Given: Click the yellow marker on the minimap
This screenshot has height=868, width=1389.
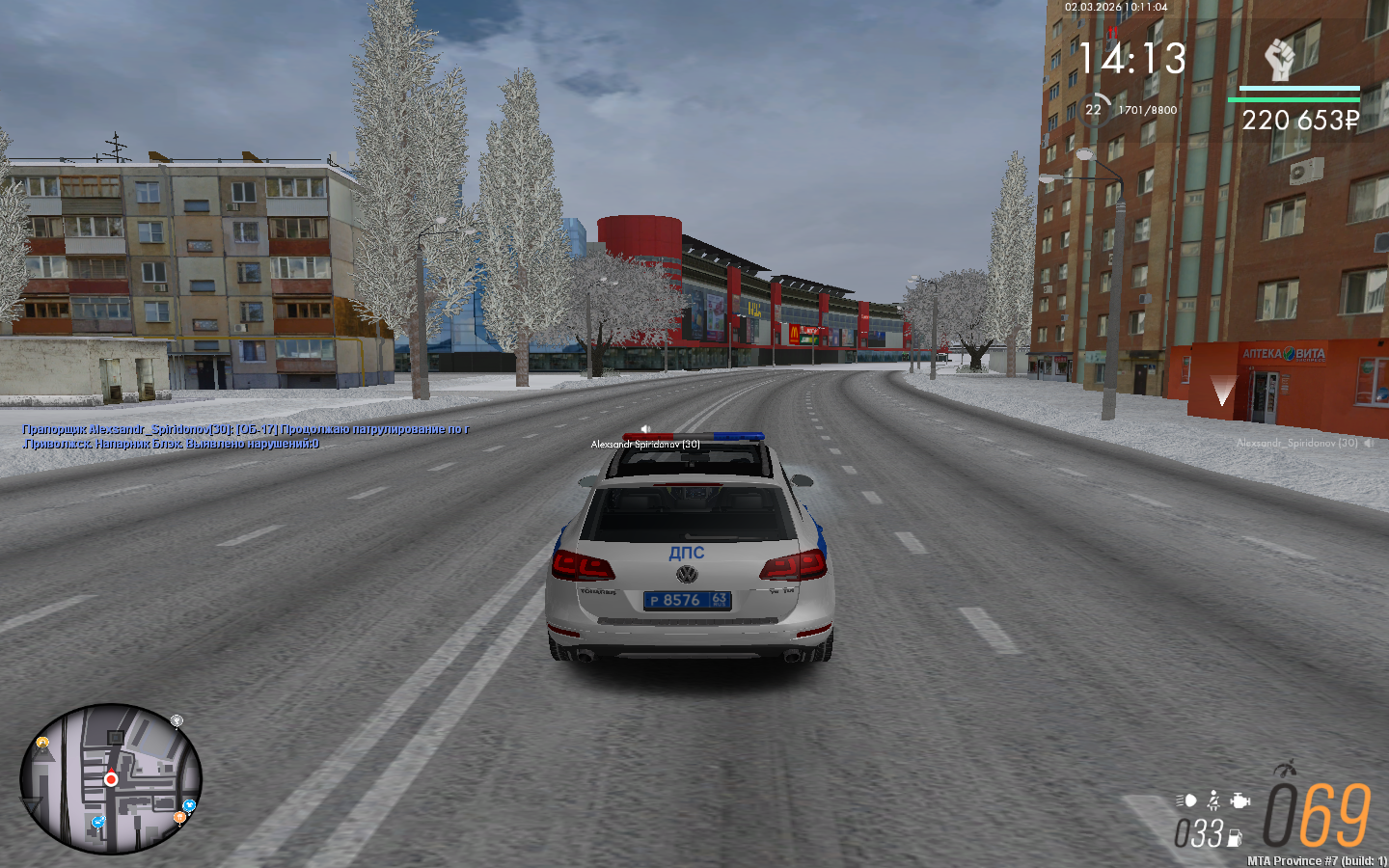Looking at the screenshot, I should (42, 743).
